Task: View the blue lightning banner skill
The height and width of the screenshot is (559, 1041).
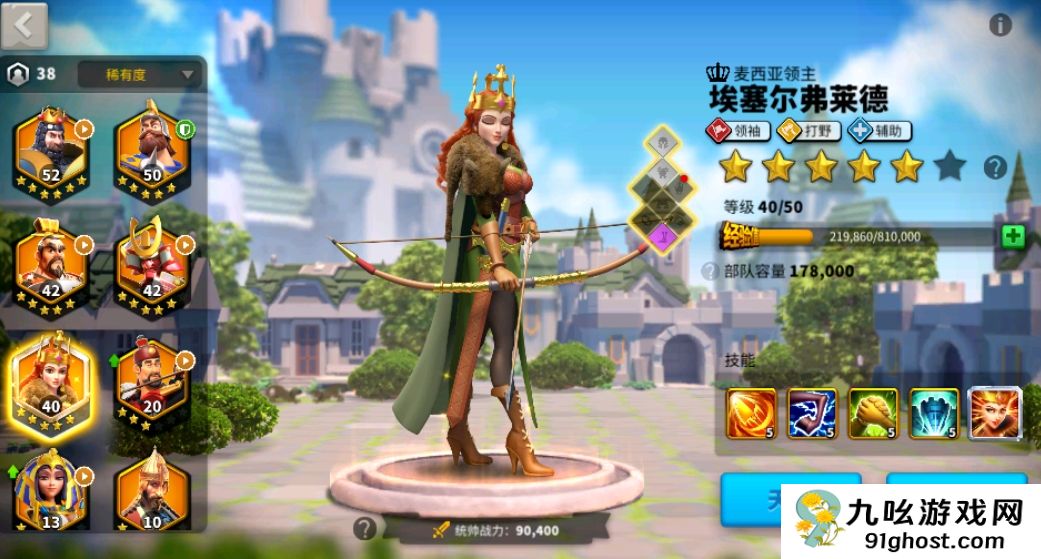Action: (x=812, y=412)
